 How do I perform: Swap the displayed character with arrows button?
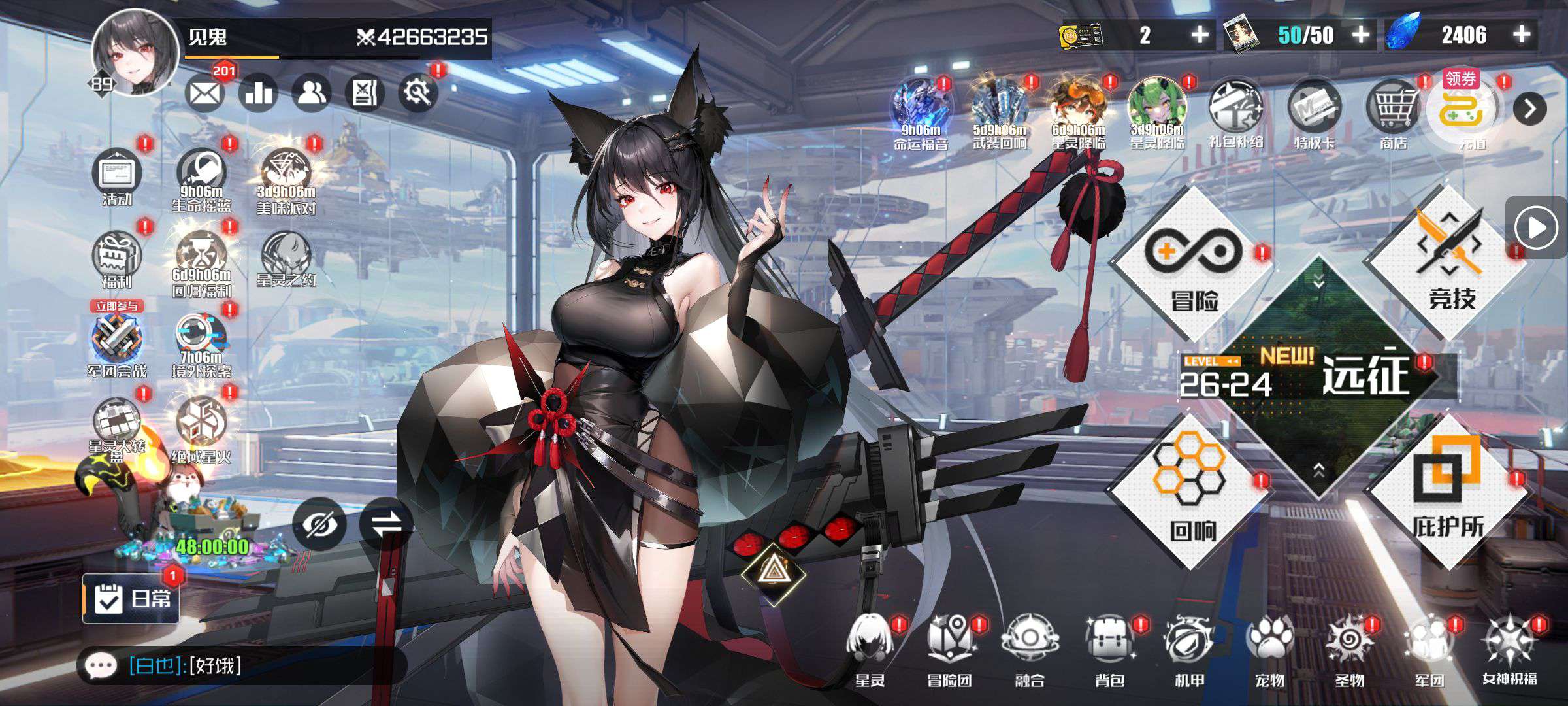(x=385, y=524)
